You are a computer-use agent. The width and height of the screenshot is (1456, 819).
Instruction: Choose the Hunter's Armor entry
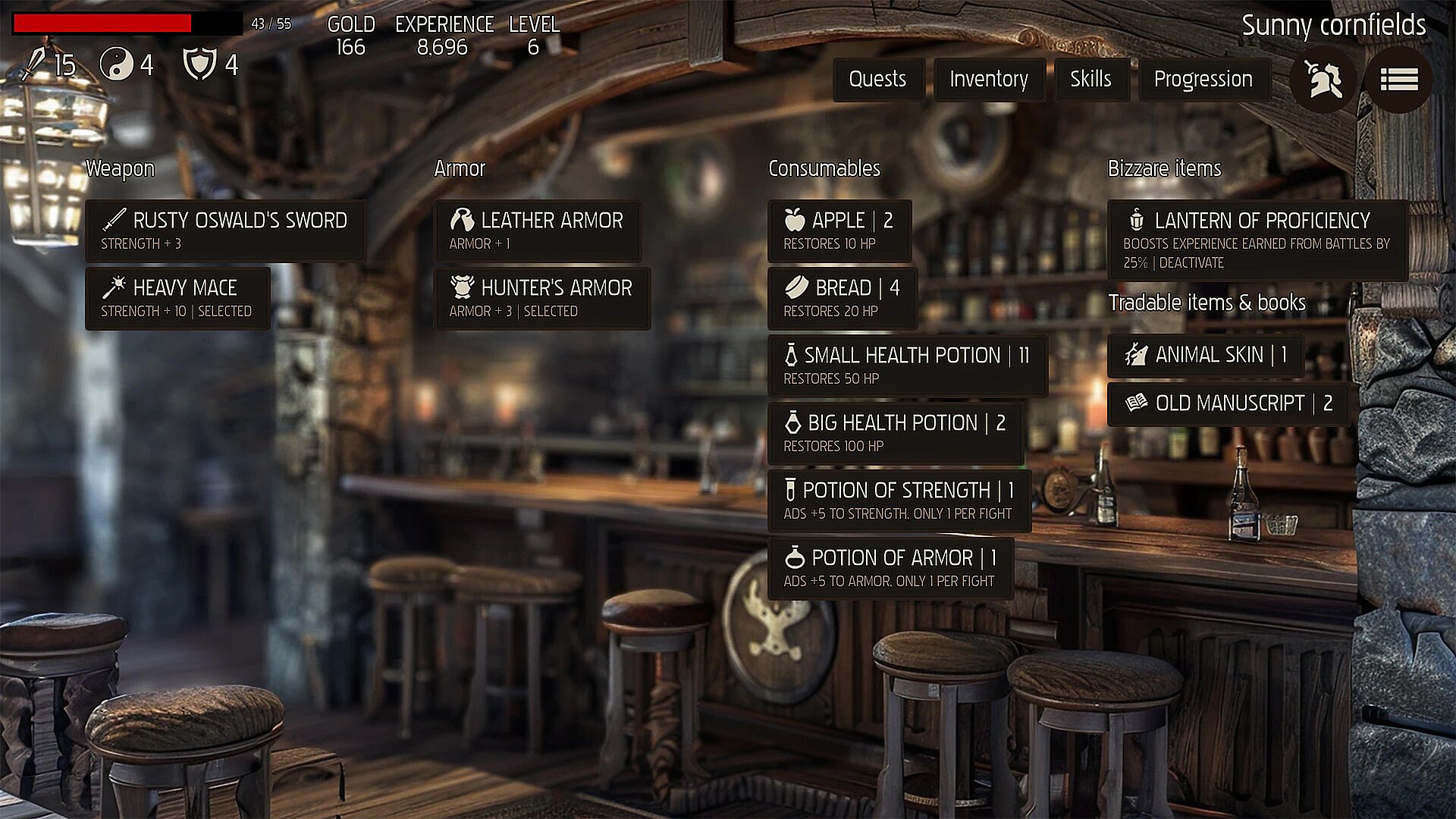point(541,298)
